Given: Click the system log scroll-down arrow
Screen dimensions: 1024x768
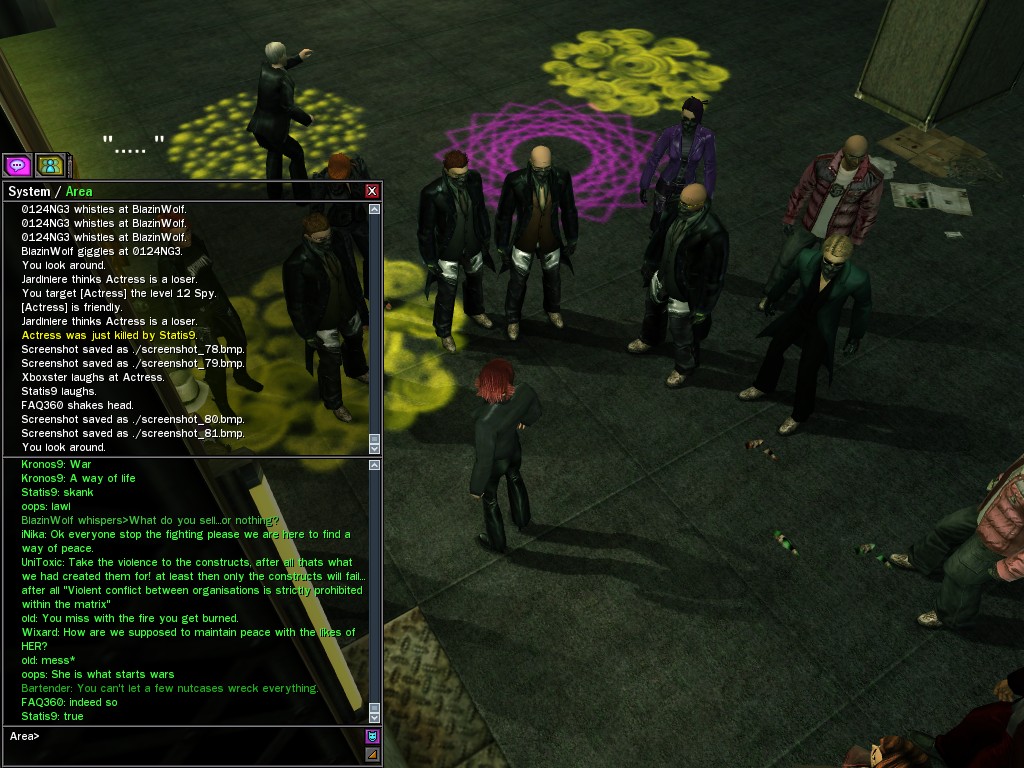Looking at the screenshot, I should point(375,448).
